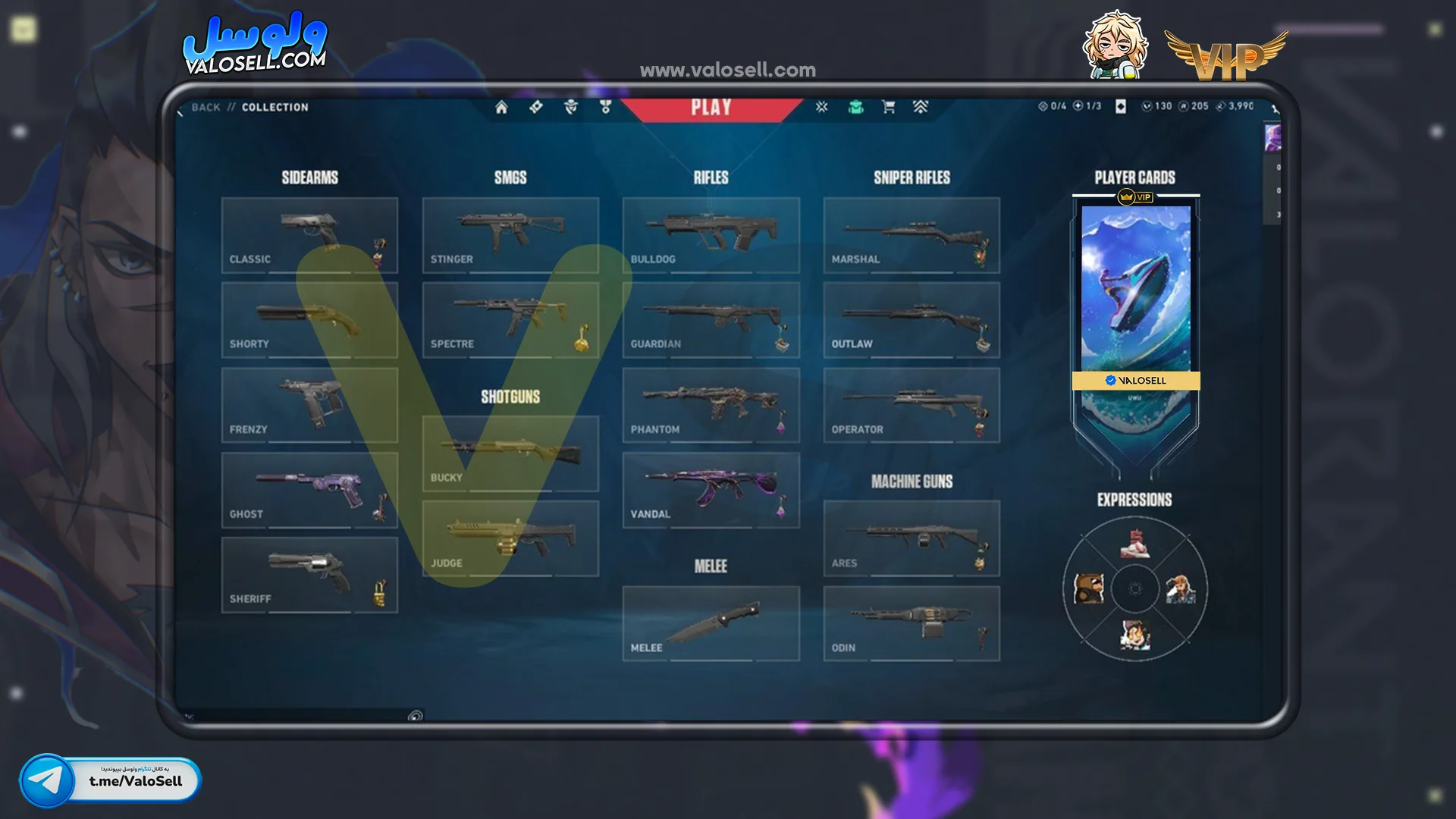Open the store cart icon

(888, 107)
